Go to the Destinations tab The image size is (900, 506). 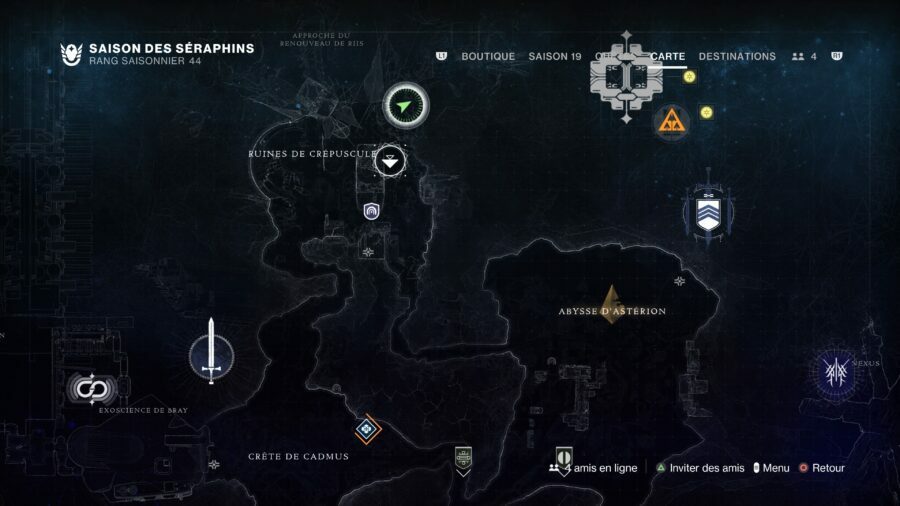(x=737, y=56)
